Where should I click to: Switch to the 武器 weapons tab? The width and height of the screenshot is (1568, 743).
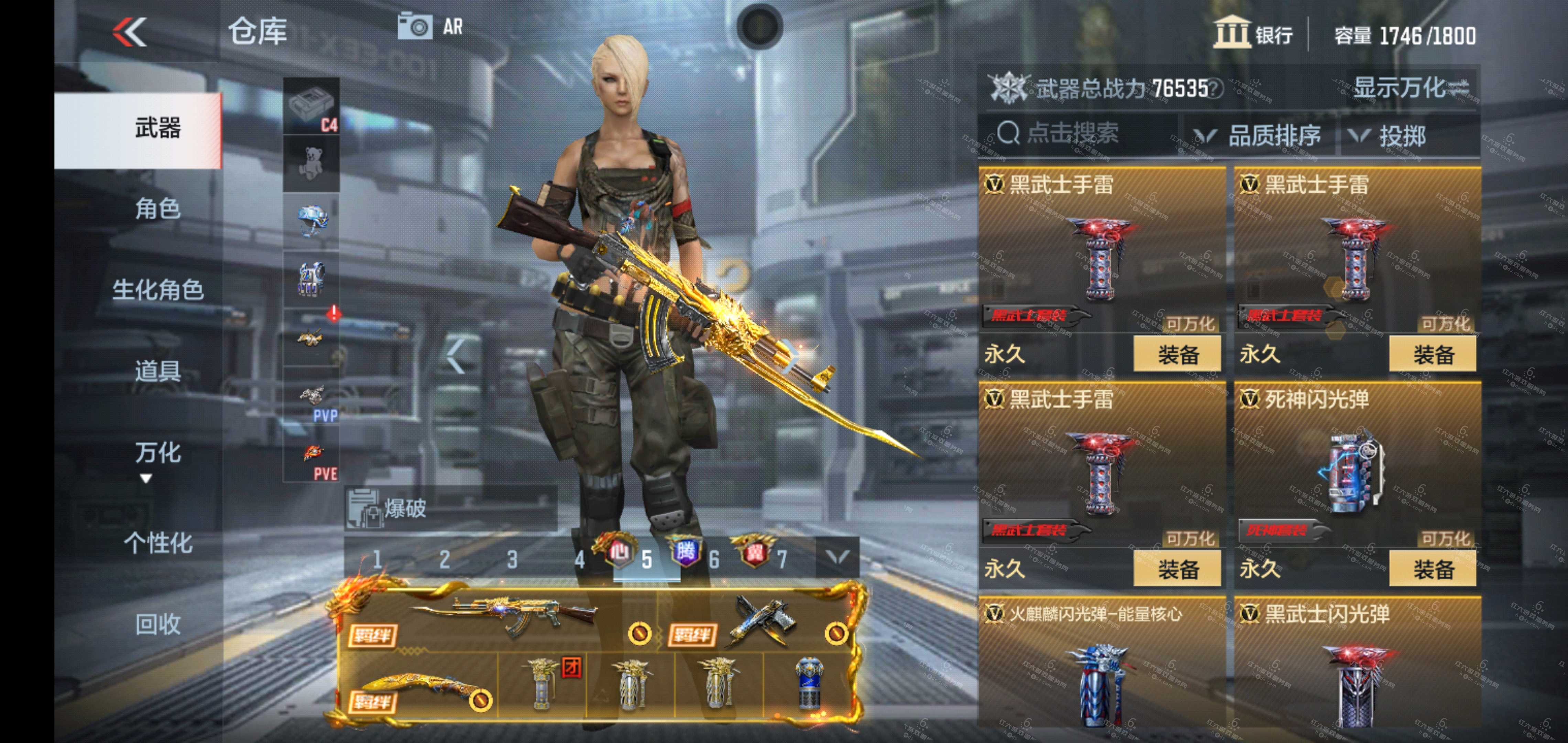(157, 129)
